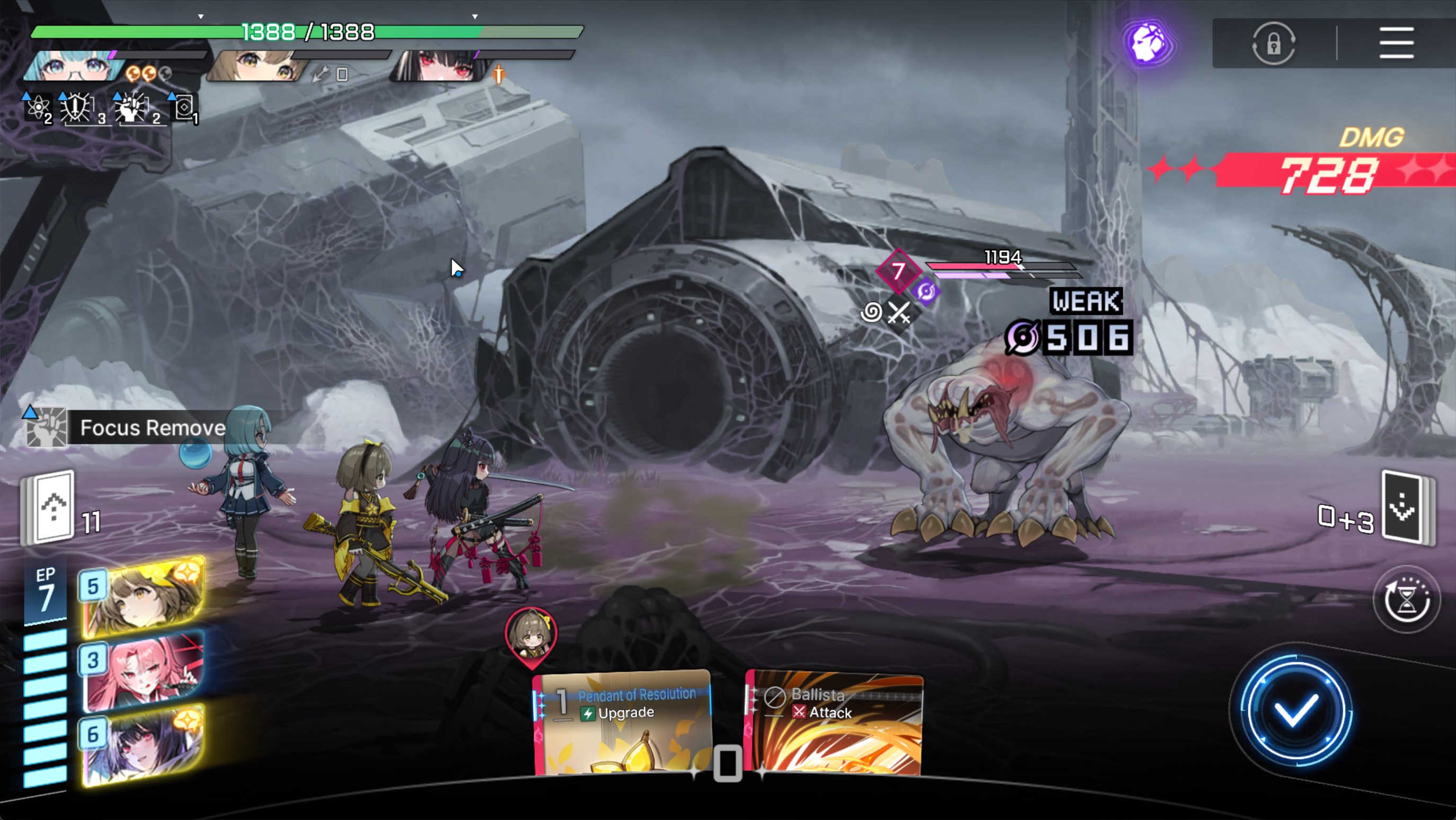Inspect the enemy's crossed swords intent icon
1456x820 pixels.
click(x=899, y=312)
